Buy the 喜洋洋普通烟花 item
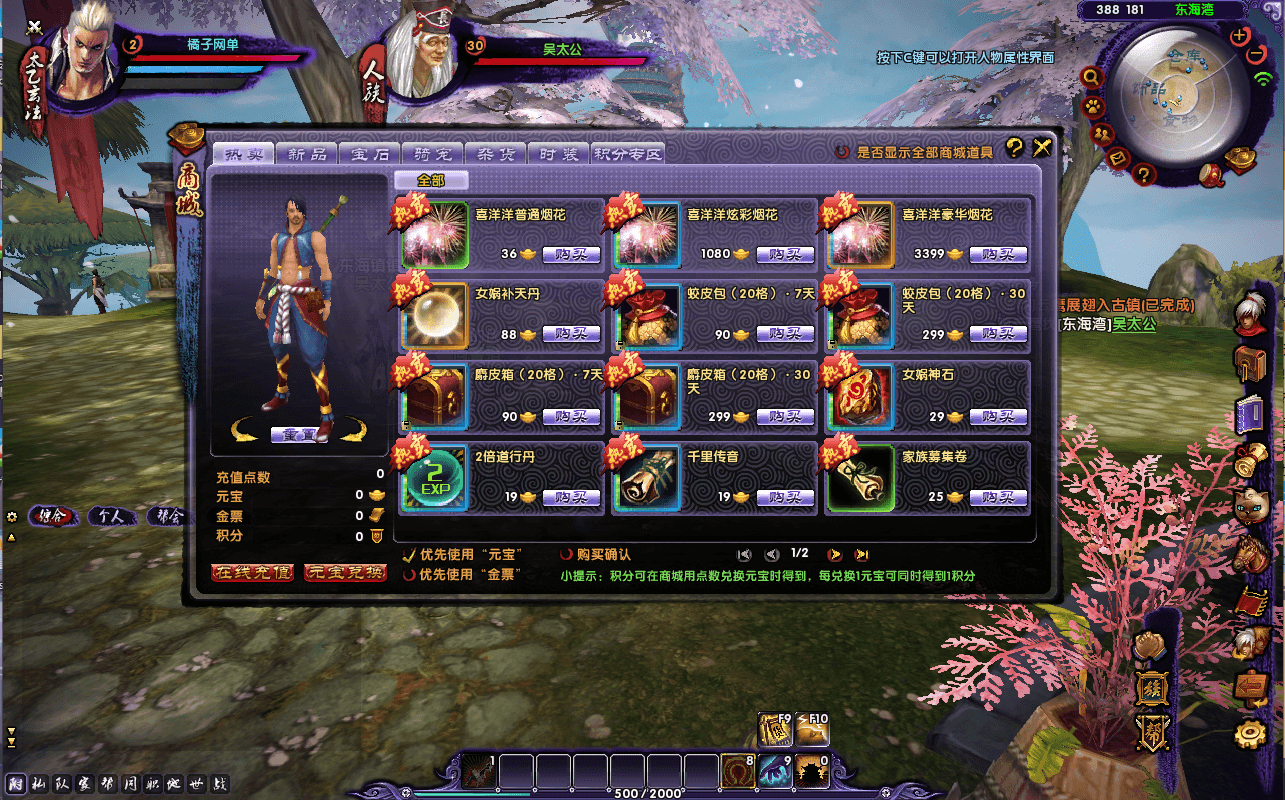 (571, 254)
